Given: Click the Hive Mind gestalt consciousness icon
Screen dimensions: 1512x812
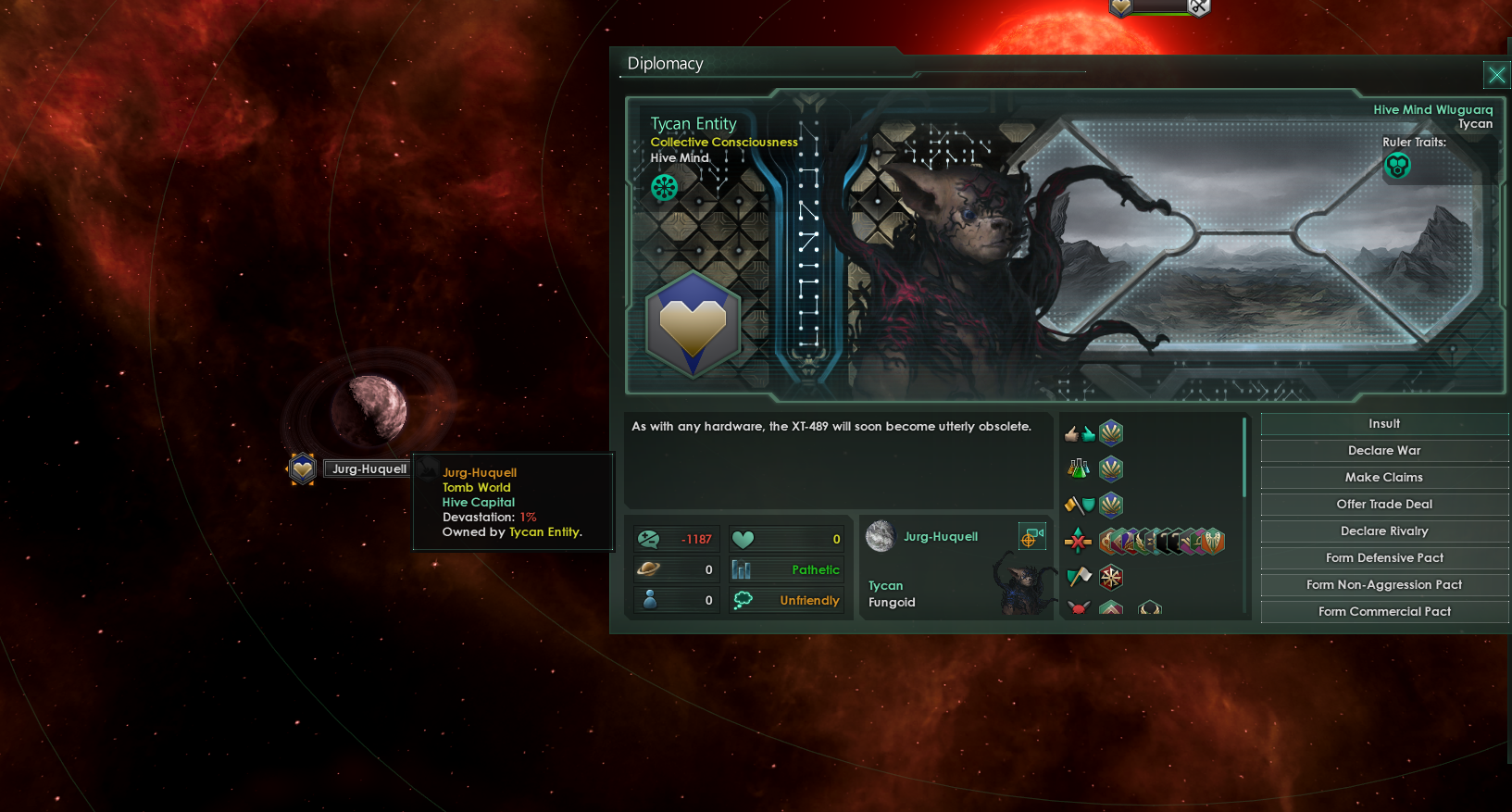Looking at the screenshot, I should click(664, 187).
